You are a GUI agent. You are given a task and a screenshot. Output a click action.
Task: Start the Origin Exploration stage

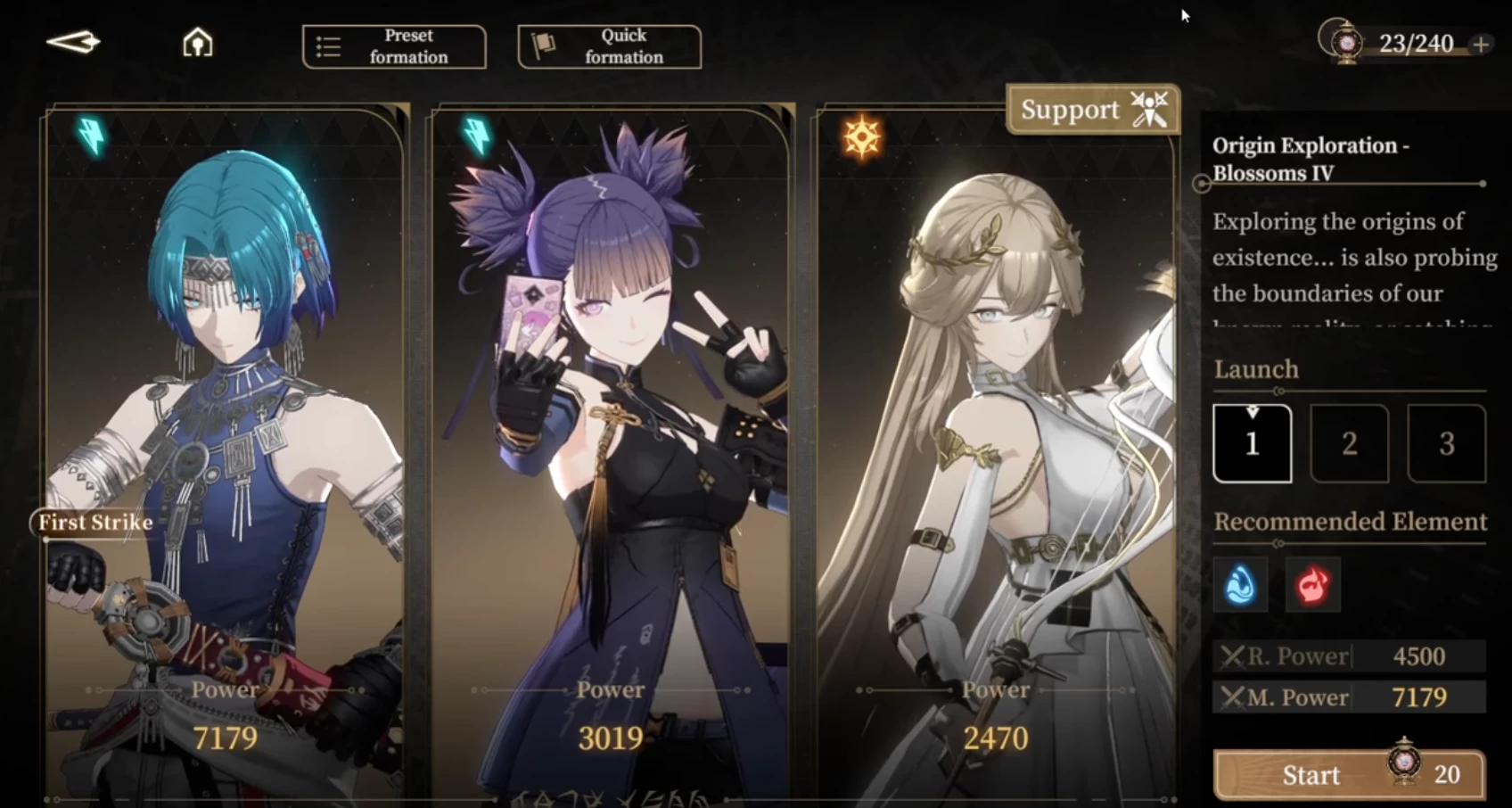(x=1348, y=774)
